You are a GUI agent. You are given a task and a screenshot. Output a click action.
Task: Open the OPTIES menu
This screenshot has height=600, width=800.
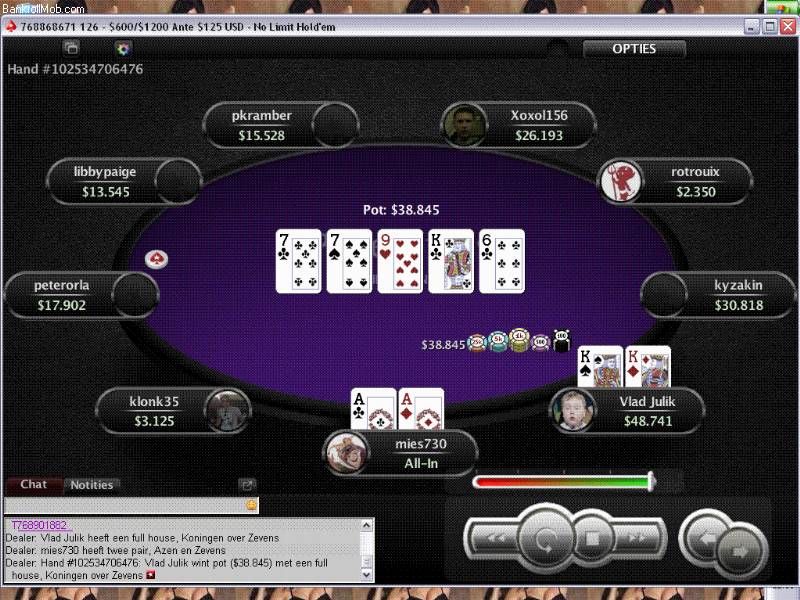pyautogui.click(x=634, y=49)
